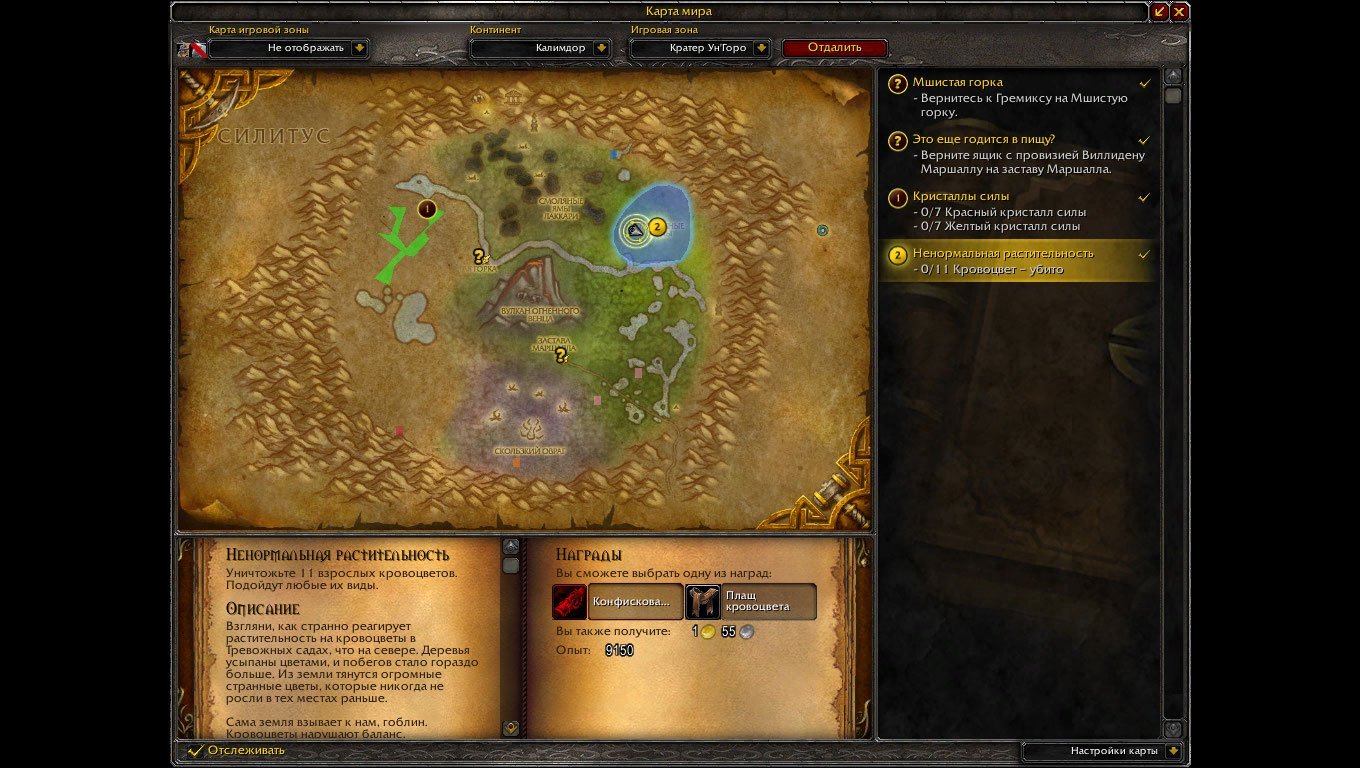Choose the red Конфискова... reward item
The image size is (1360, 768).
tap(570, 602)
